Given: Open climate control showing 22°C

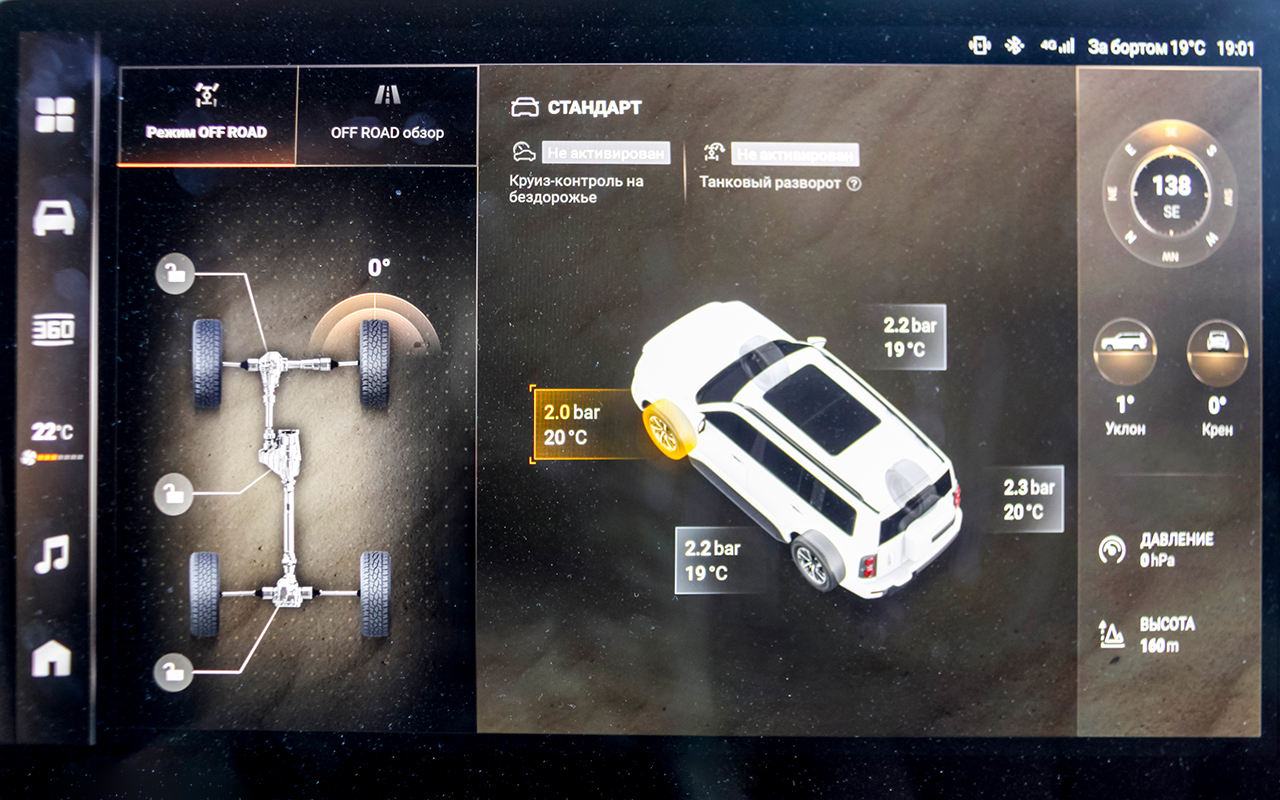Looking at the screenshot, I should (54, 440).
